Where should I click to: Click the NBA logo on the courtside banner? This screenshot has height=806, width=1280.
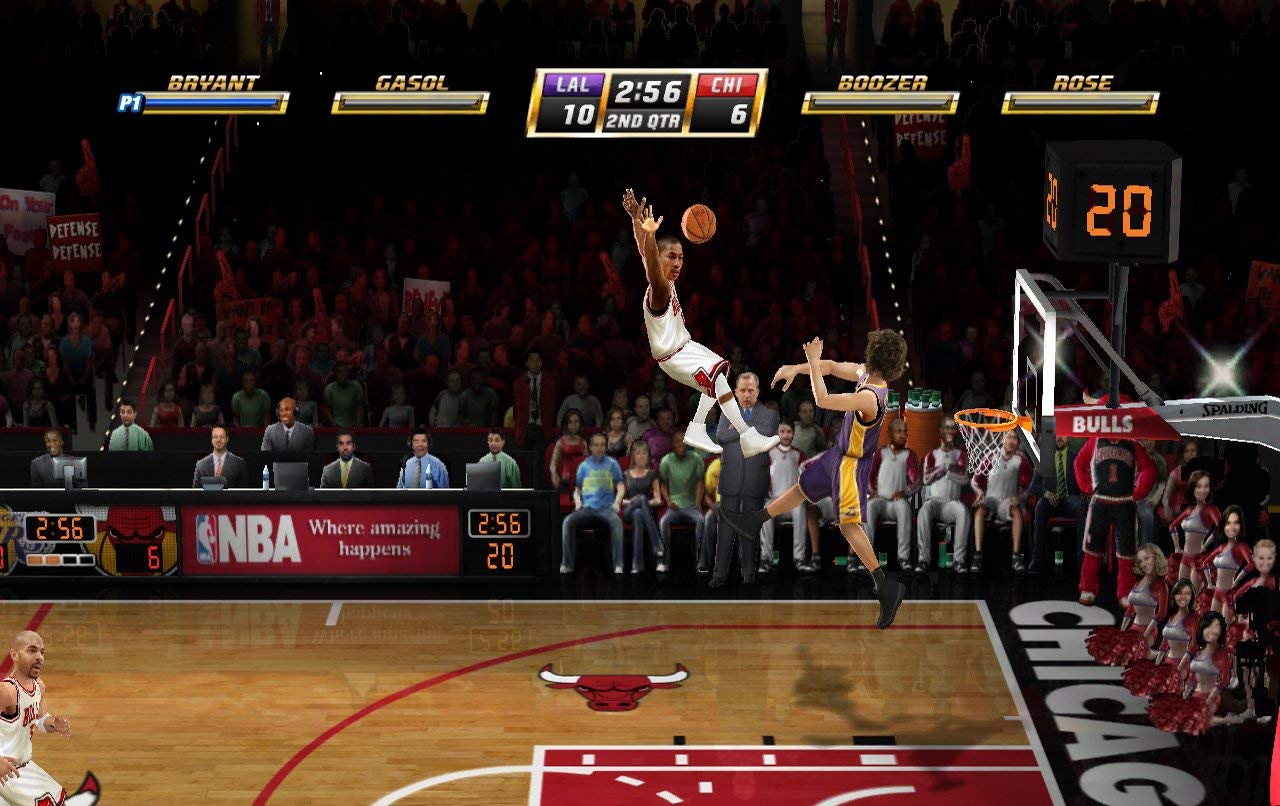coord(212,534)
